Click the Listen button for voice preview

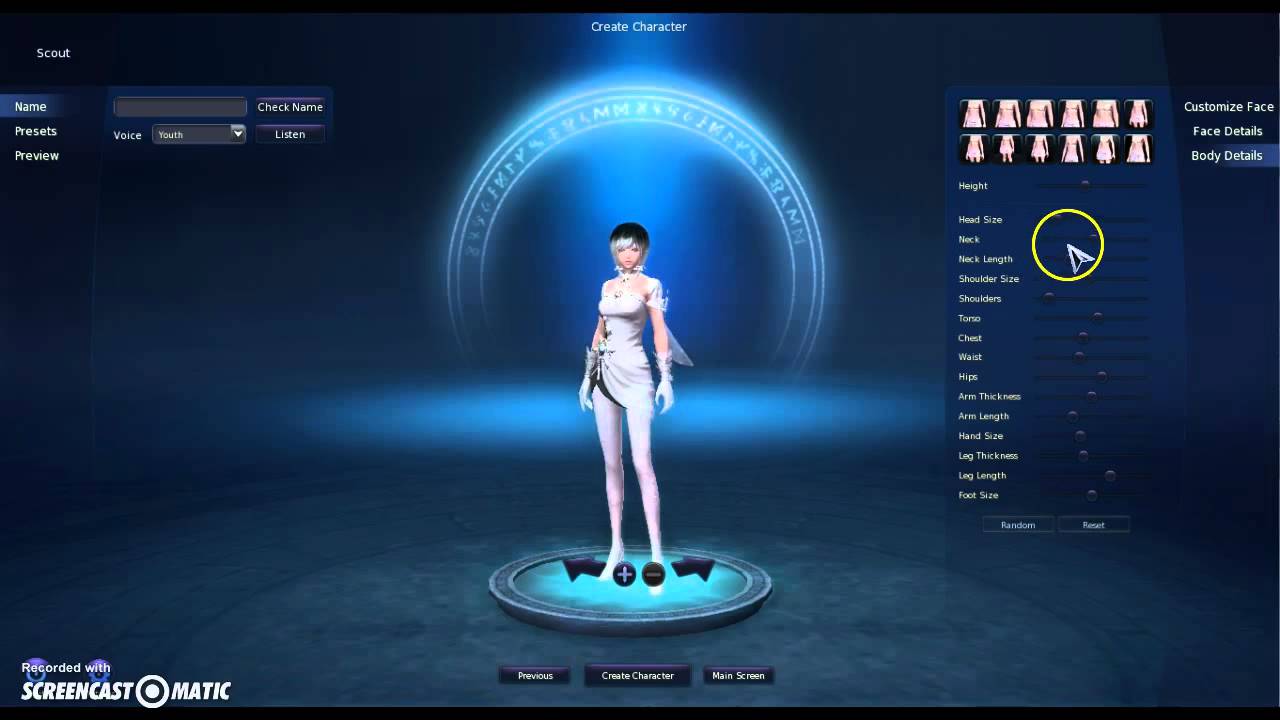point(289,133)
